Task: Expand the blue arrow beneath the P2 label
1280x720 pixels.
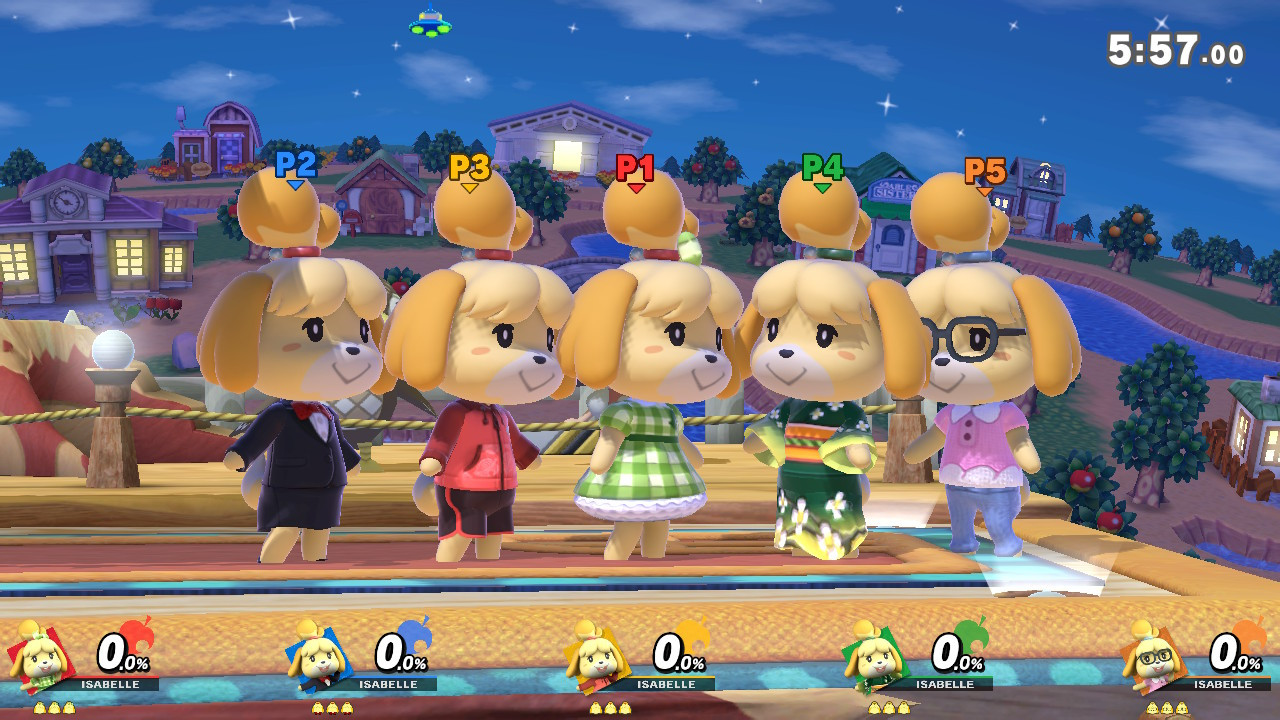Action: pyautogui.click(x=295, y=184)
